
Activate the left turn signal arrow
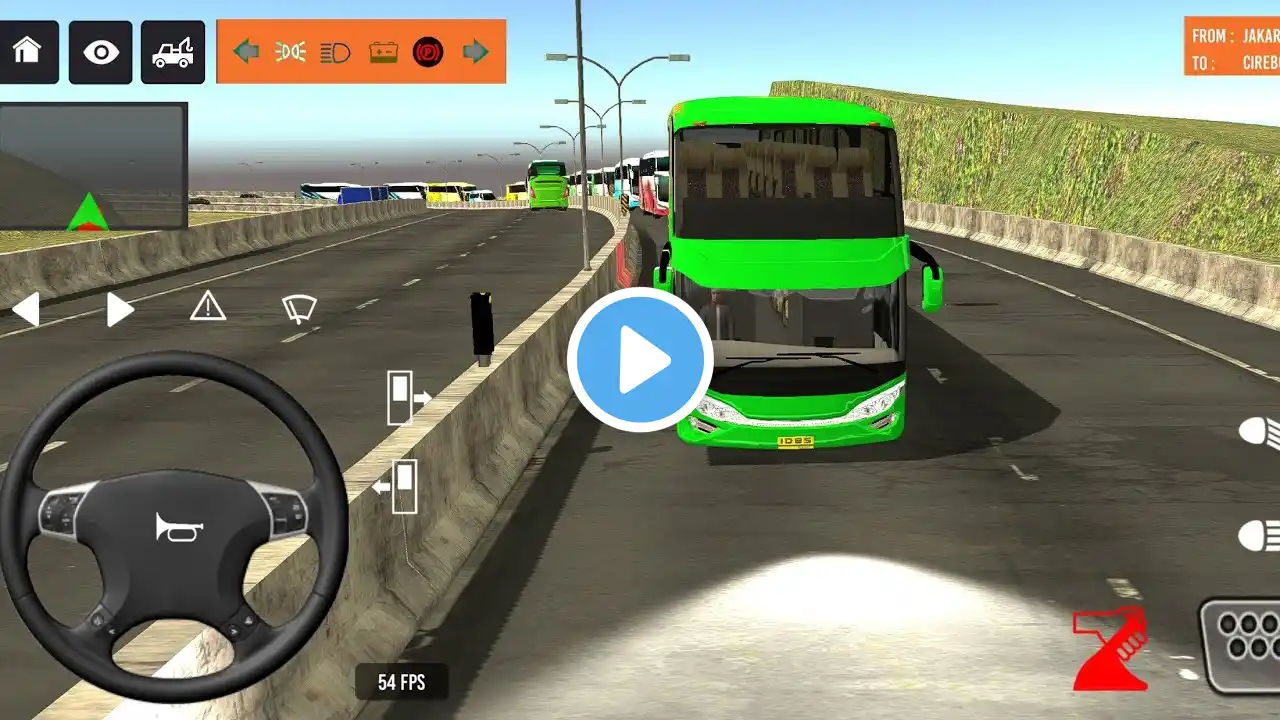tap(246, 51)
